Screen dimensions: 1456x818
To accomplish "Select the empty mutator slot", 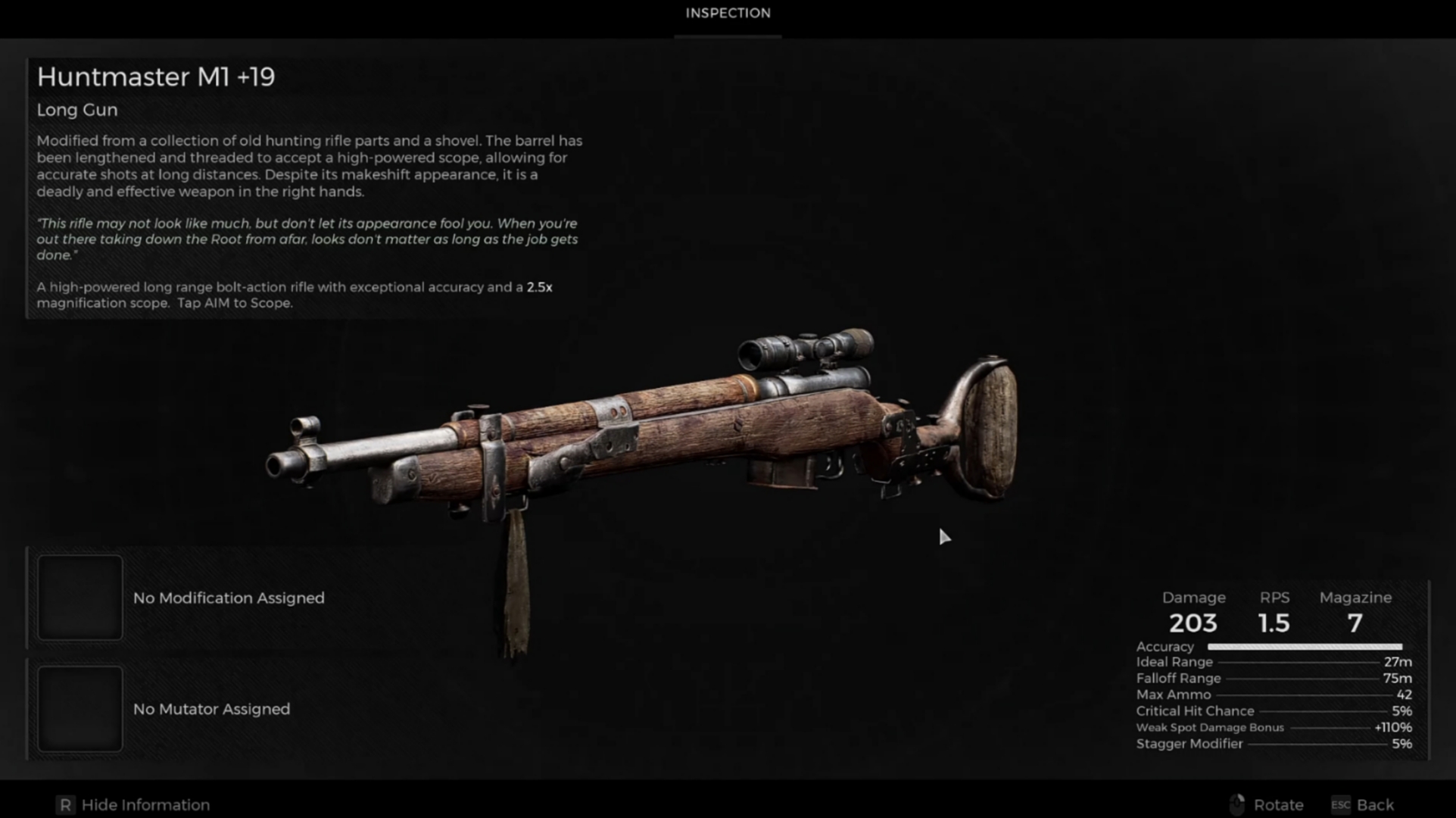I will tap(80, 709).
